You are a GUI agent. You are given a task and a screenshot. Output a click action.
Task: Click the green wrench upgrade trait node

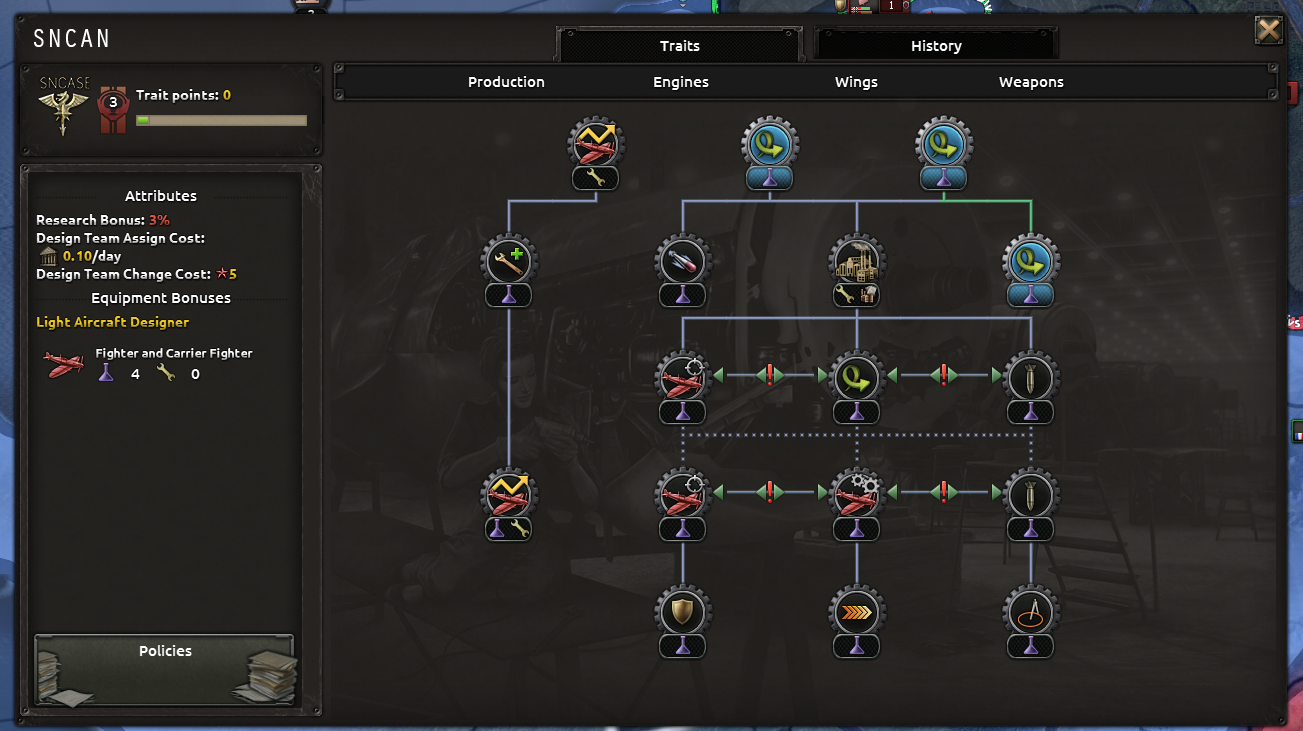coord(508,258)
